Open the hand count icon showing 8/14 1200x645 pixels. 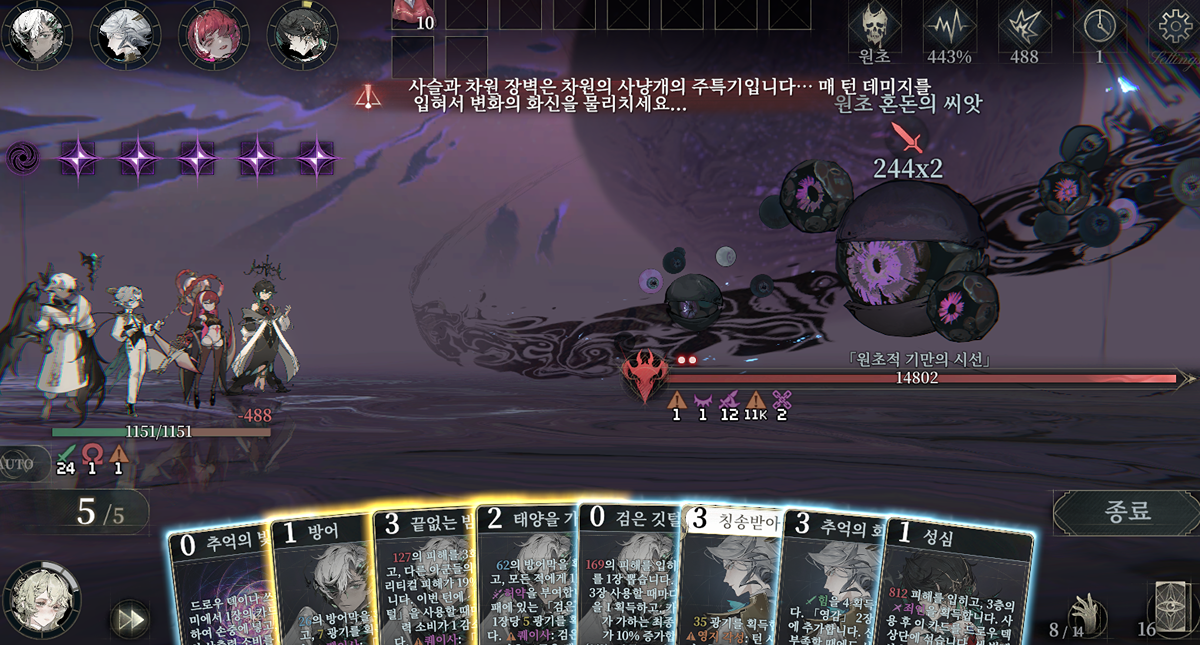(x=1082, y=612)
